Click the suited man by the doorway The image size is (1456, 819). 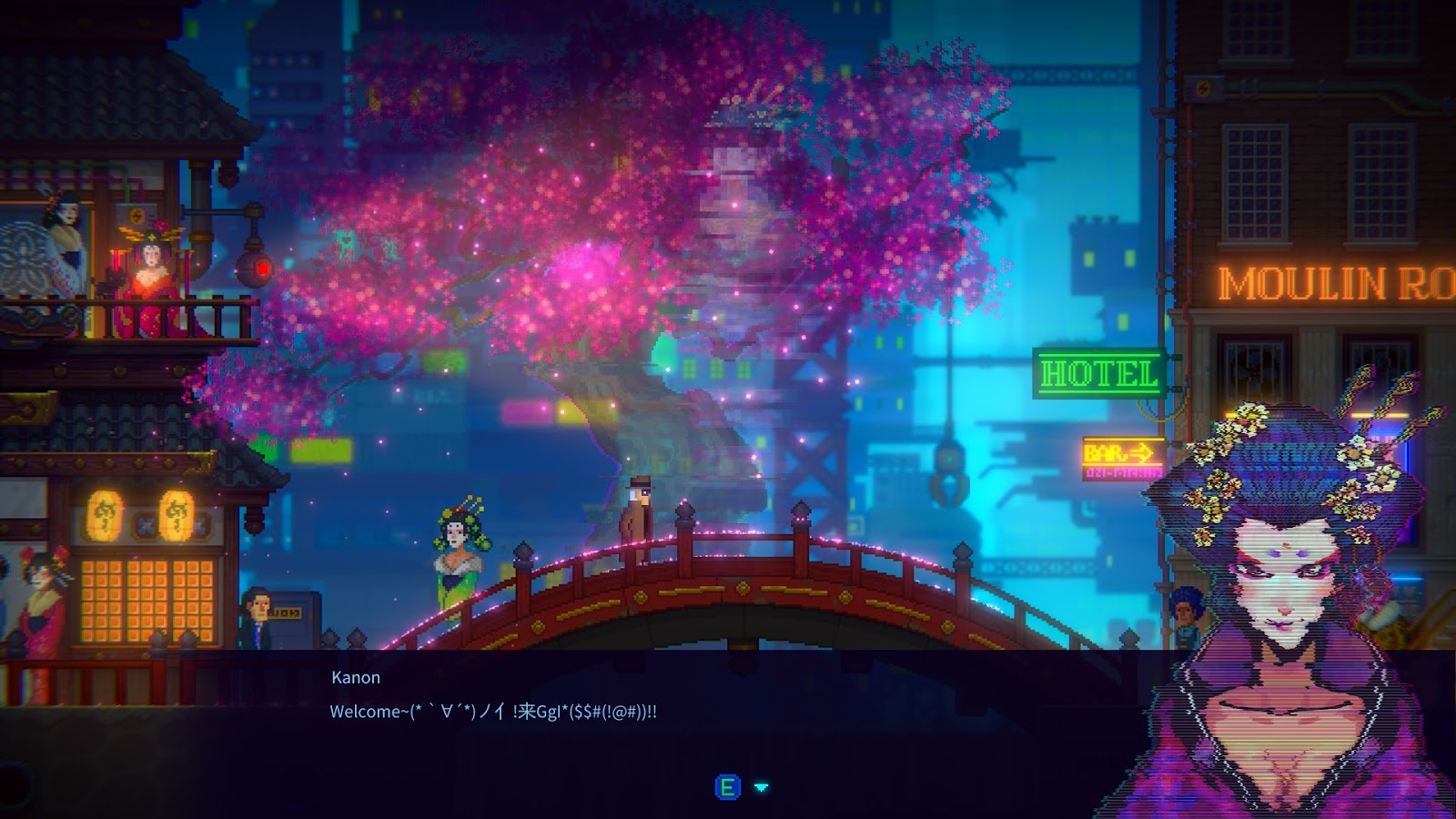click(258, 616)
